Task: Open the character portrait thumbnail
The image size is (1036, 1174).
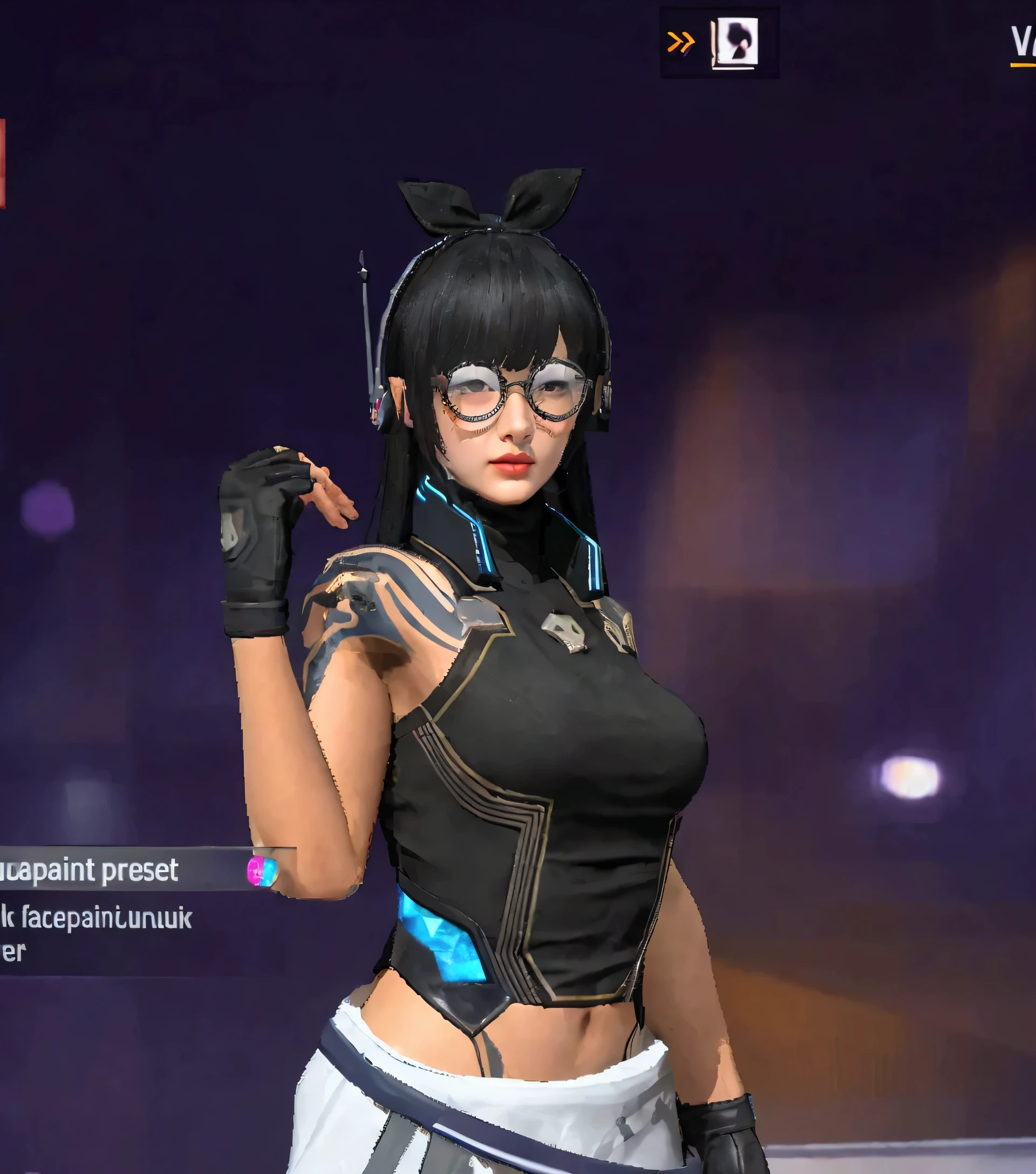Action: (735, 43)
